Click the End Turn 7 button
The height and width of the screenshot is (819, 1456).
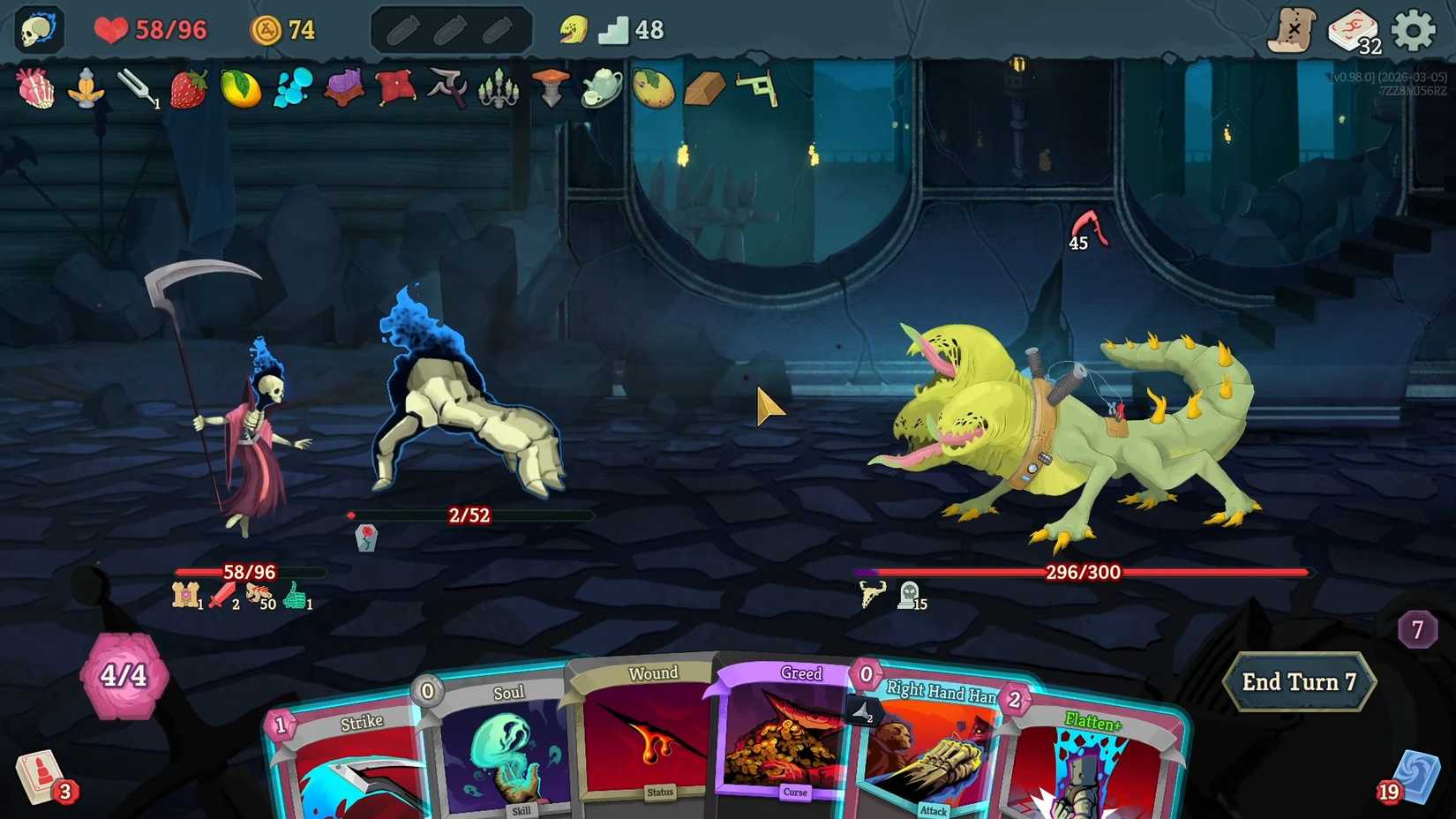click(x=1299, y=681)
